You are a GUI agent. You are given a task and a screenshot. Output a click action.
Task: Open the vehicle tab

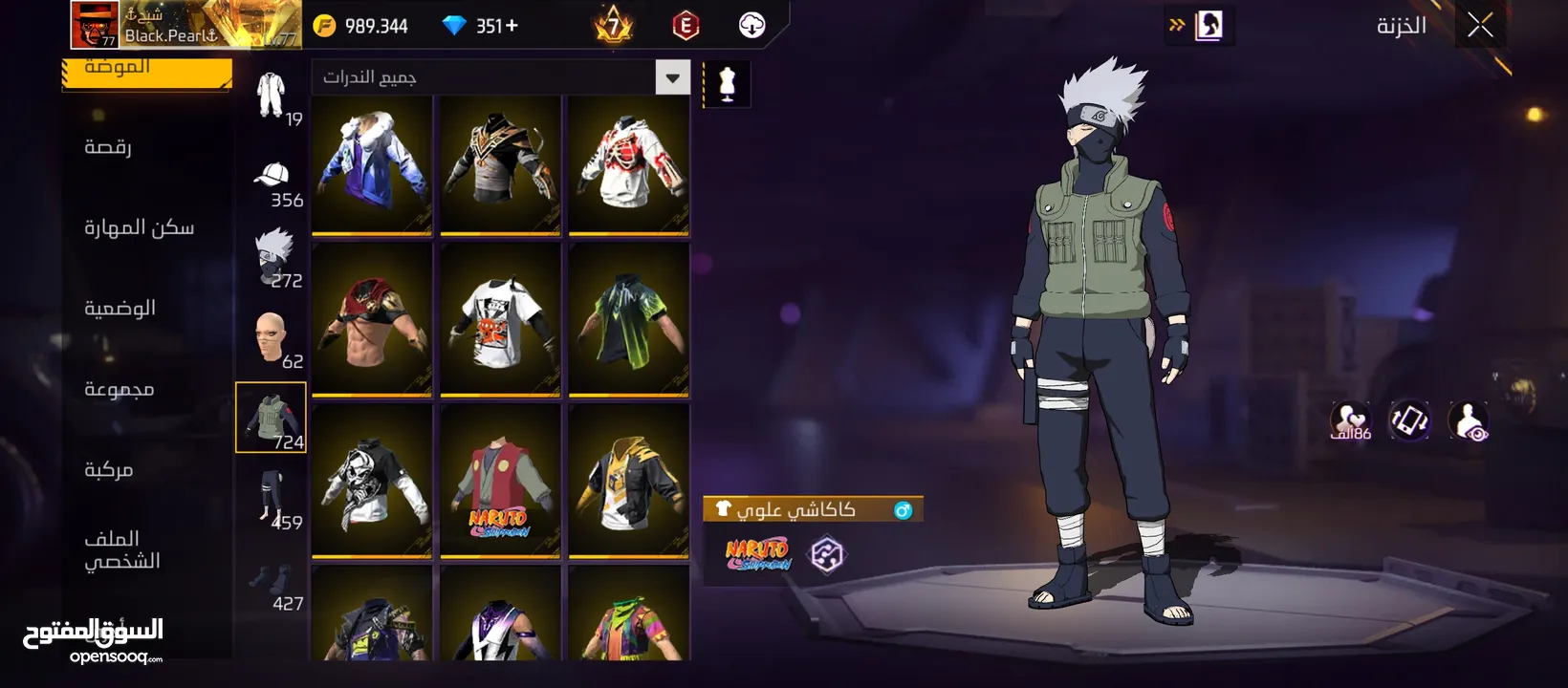click(x=108, y=469)
